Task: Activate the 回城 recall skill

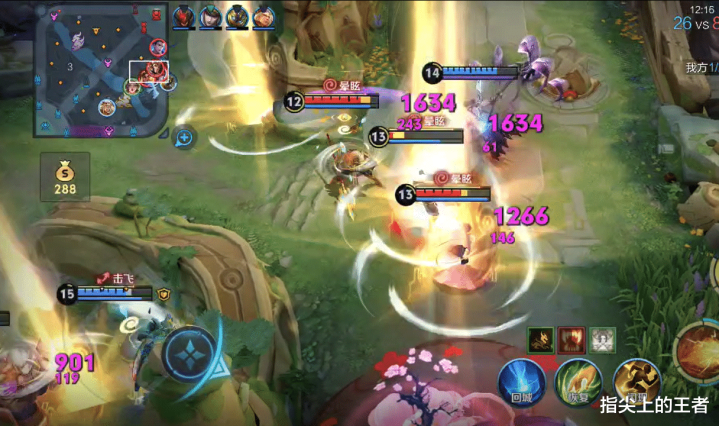Action: 523,380
